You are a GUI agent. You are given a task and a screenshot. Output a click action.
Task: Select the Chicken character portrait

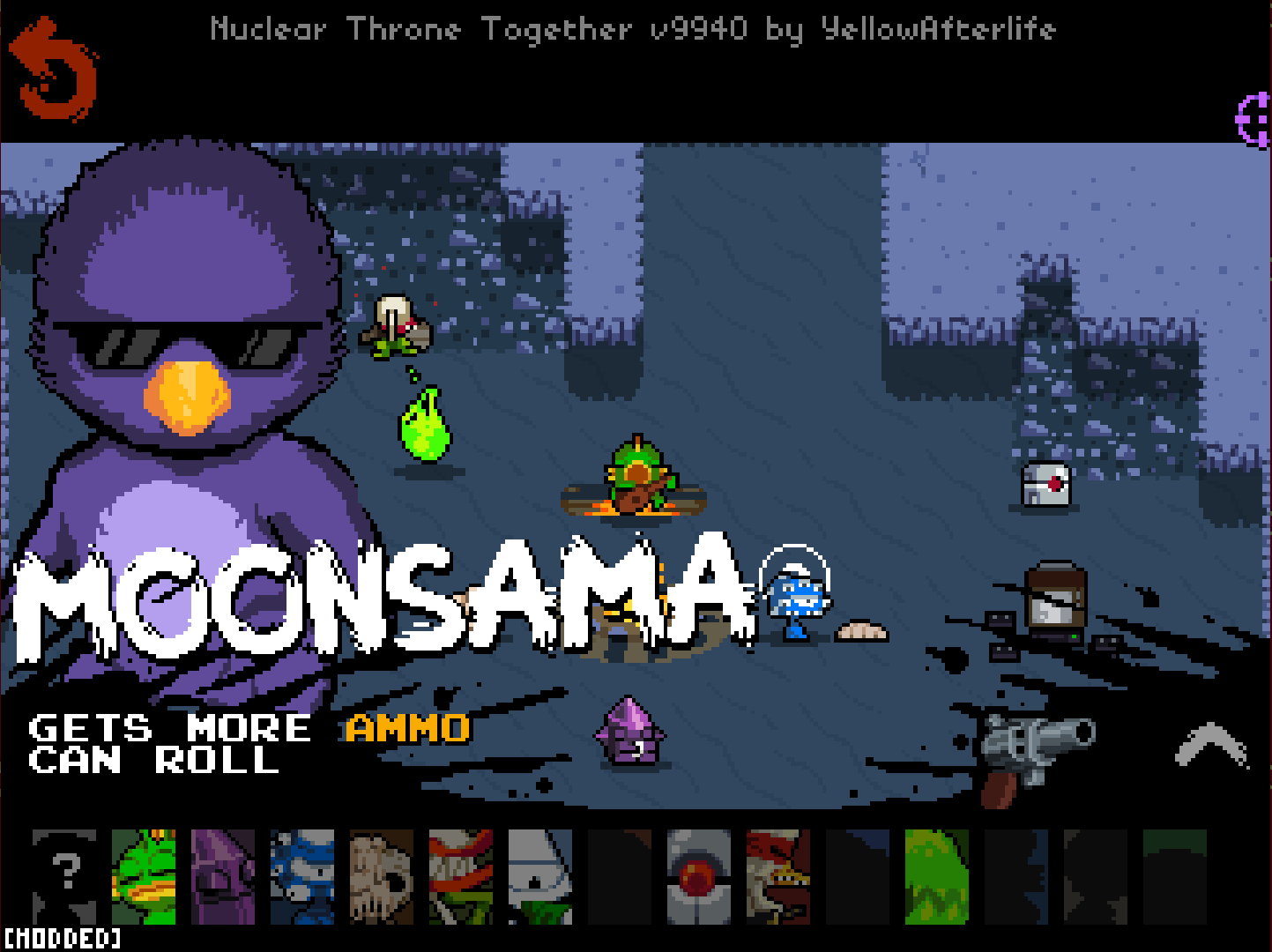pyautogui.click(x=780, y=877)
